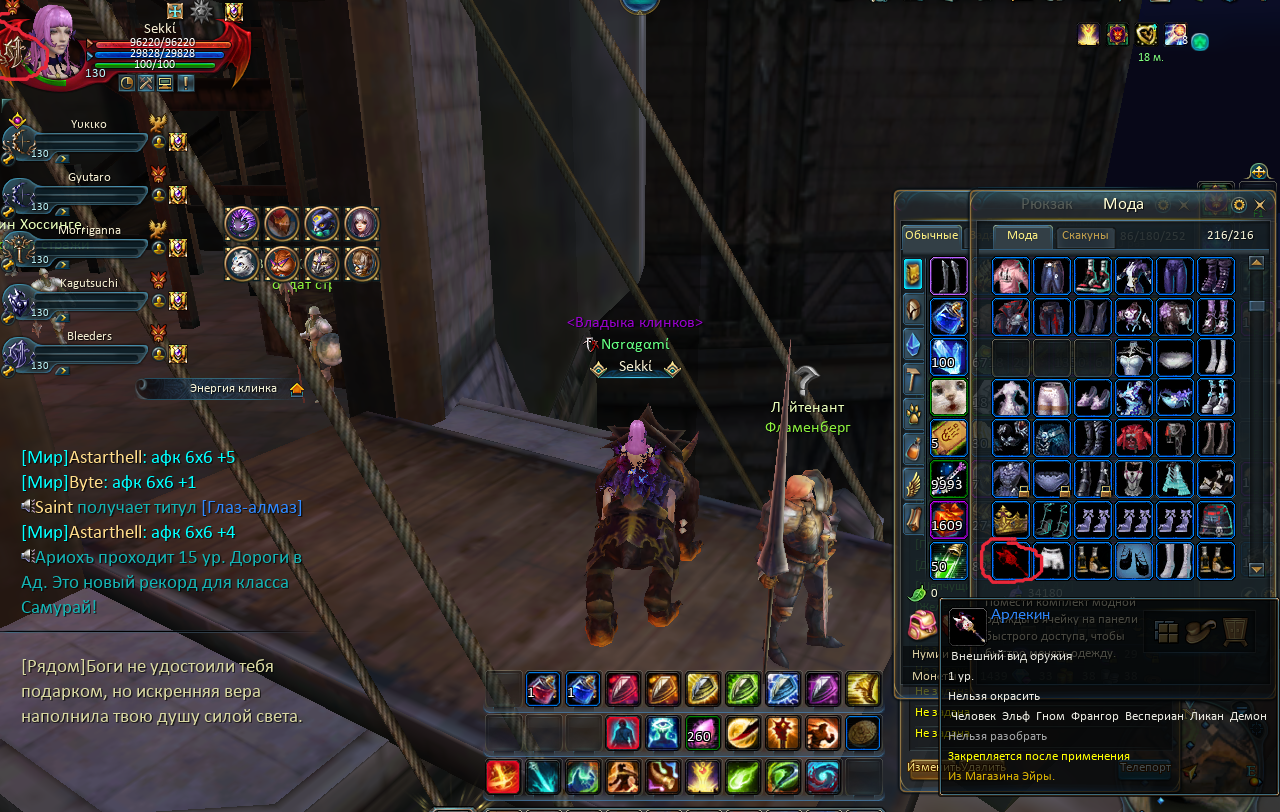Activate the blue eye skill
This screenshot has width=1280, height=812.
662,733
